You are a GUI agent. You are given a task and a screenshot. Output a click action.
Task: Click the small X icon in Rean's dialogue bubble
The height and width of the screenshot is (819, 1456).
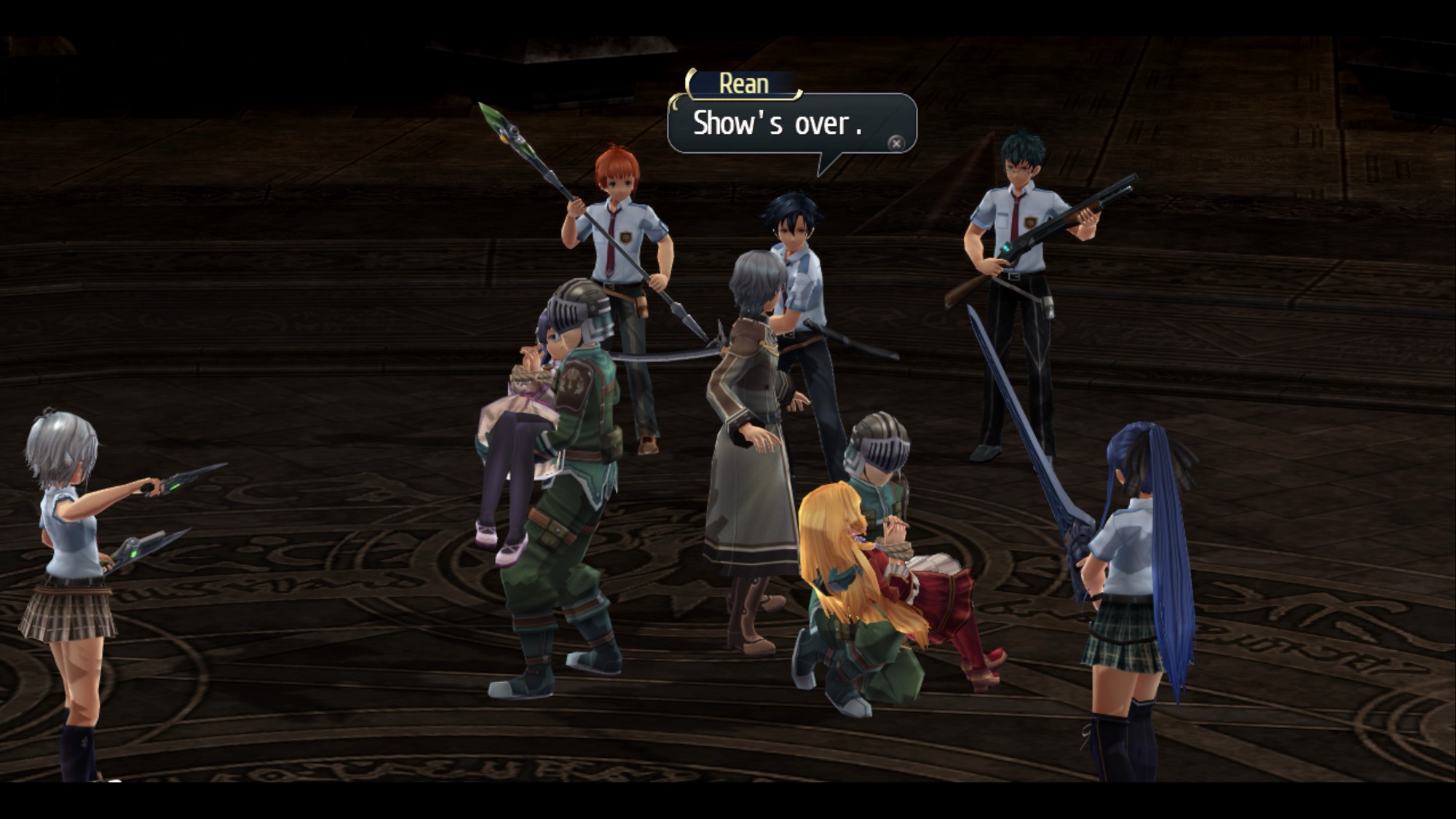pyautogui.click(x=896, y=143)
